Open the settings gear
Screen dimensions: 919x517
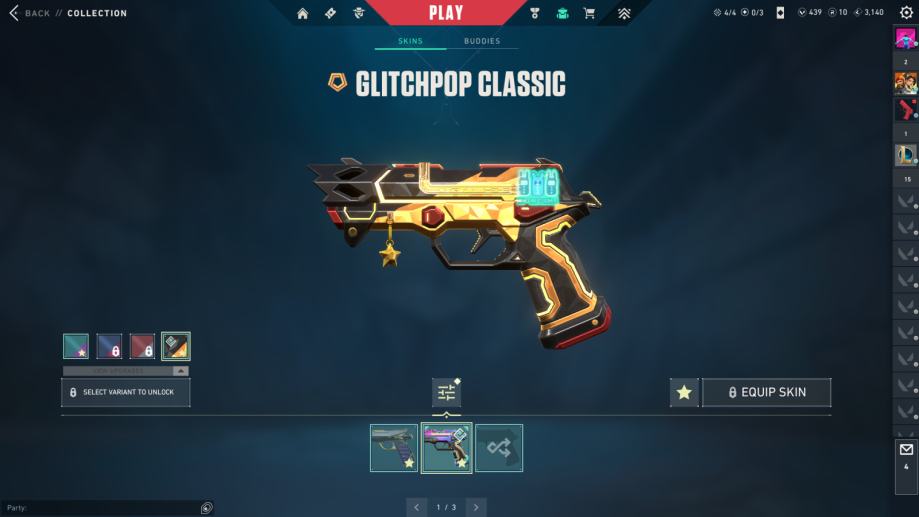tap(906, 13)
